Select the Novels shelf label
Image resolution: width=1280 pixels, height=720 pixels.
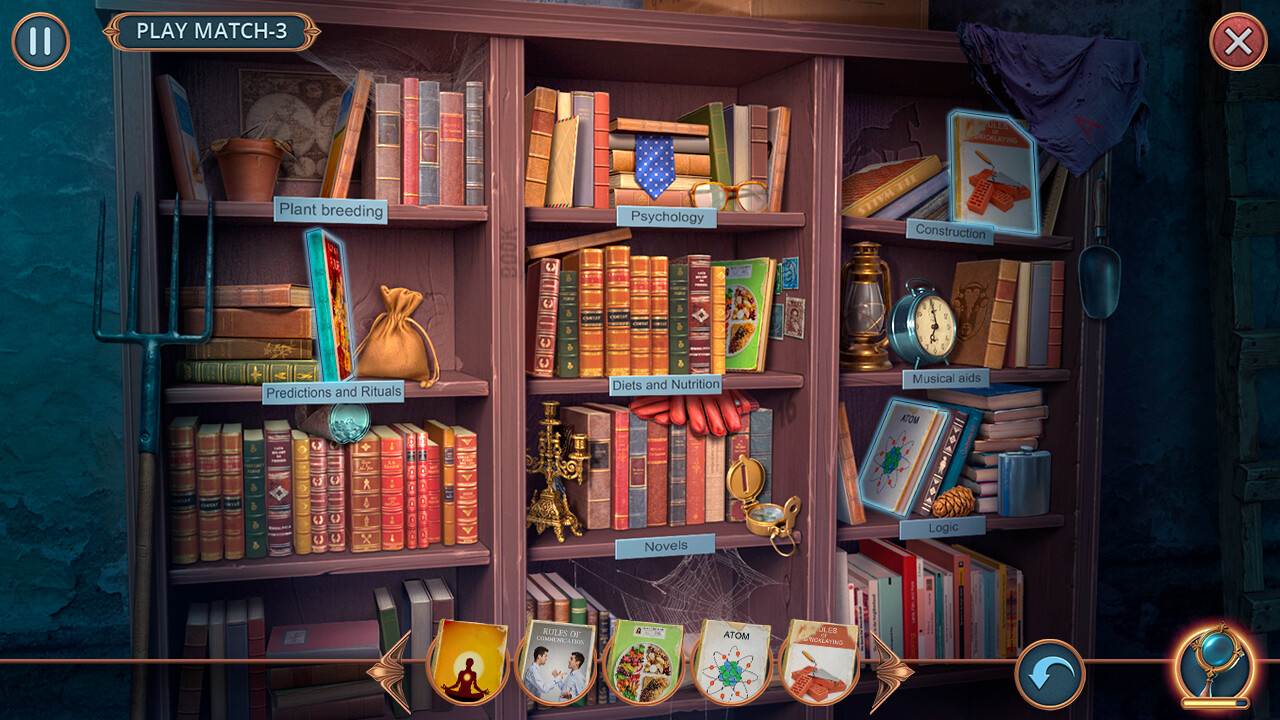click(x=664, y=545)
